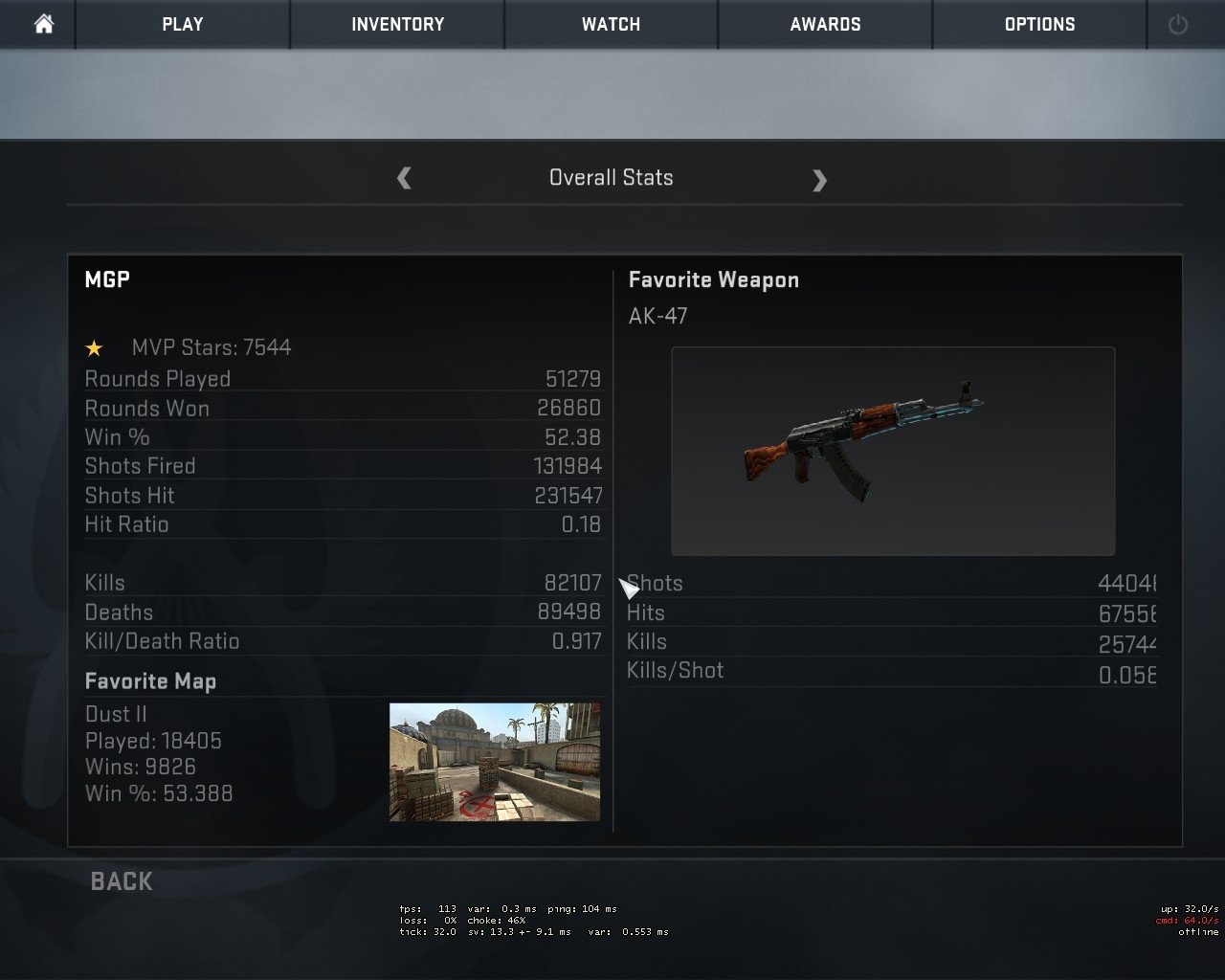The height and width of the screenshot is (980, 1225).
Task: Click the Dust II map thumbnail
Action: pyautogui.click(x=495, y=762)
